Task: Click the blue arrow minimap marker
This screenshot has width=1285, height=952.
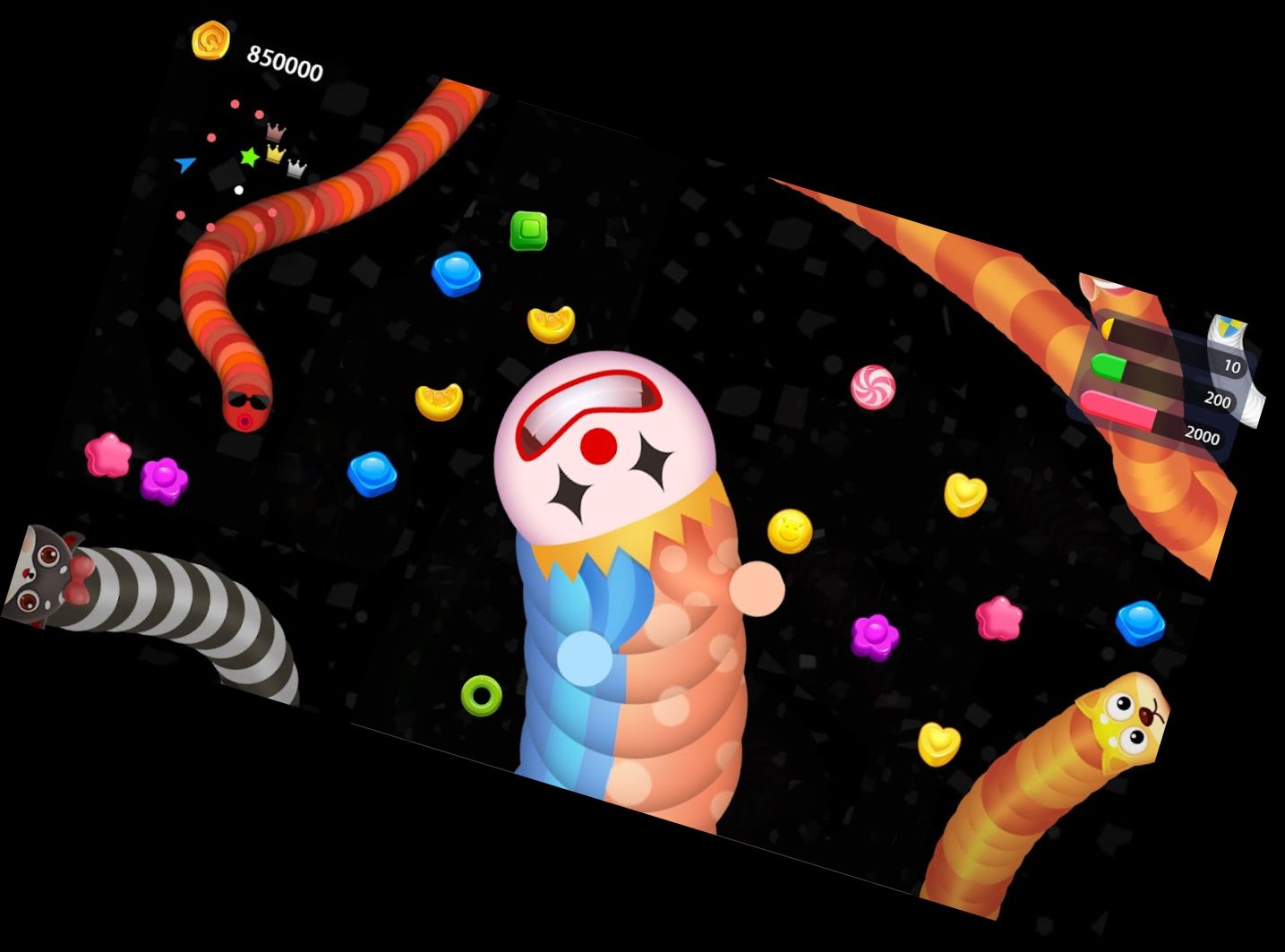Action: 185,164
